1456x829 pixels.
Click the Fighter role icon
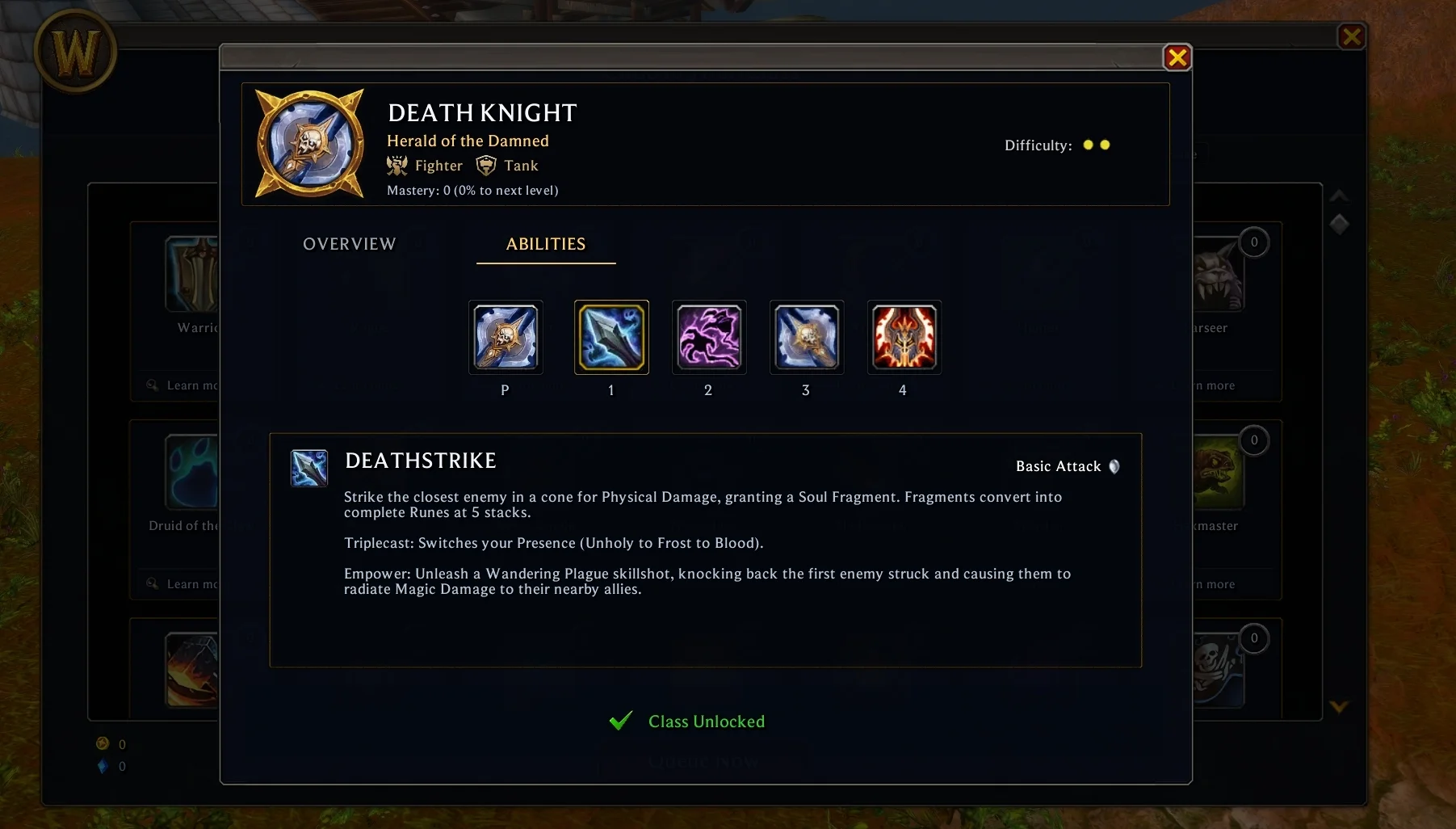pos(397,165)
